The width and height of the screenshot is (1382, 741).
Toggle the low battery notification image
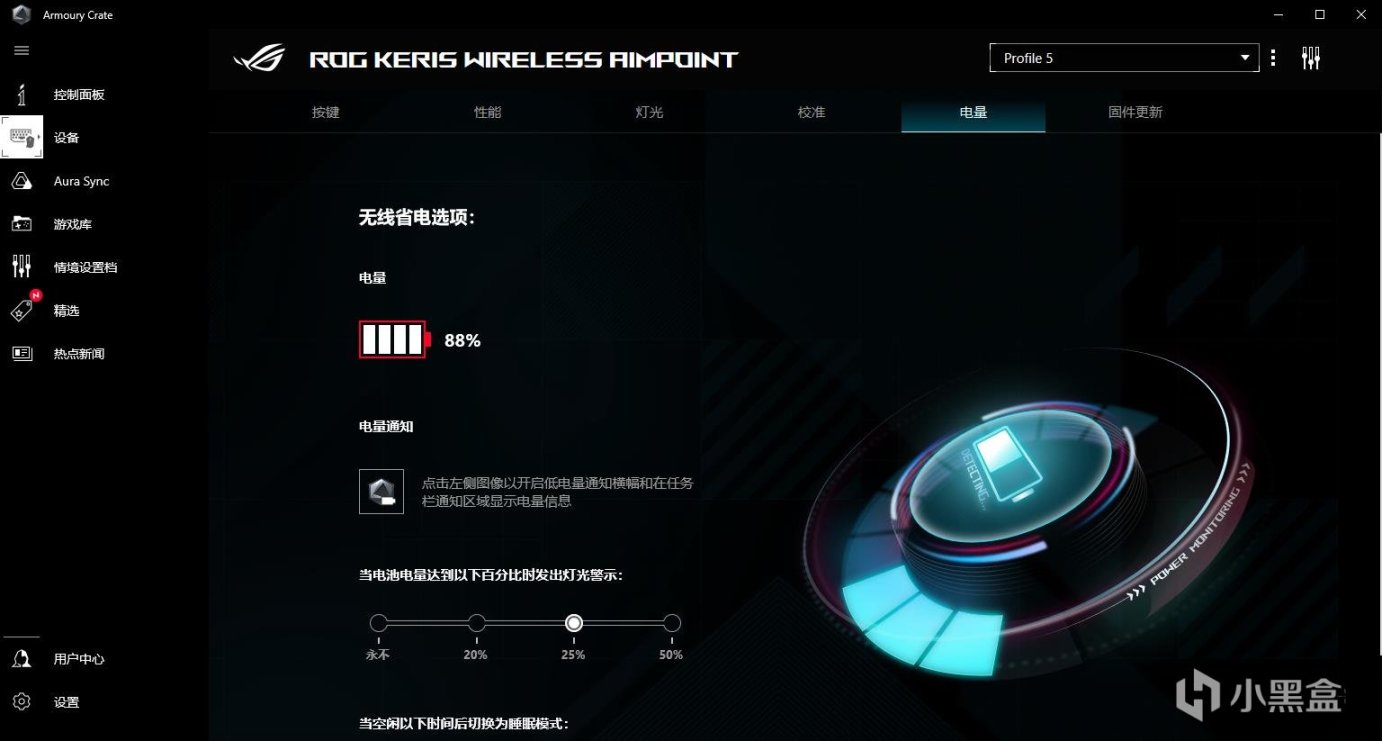(x=380, y=490)
